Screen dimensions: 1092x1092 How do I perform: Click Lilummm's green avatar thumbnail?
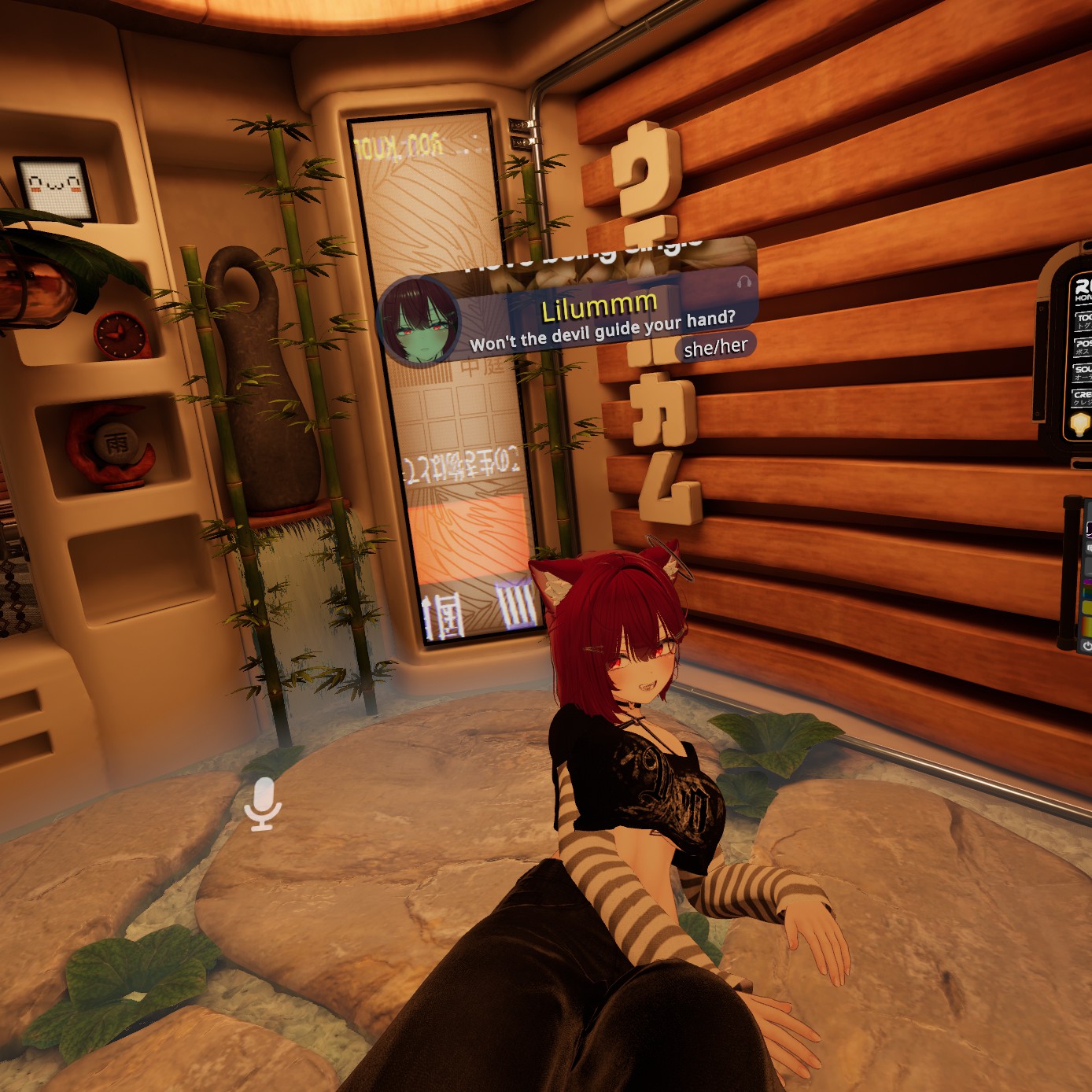[417, 322]
